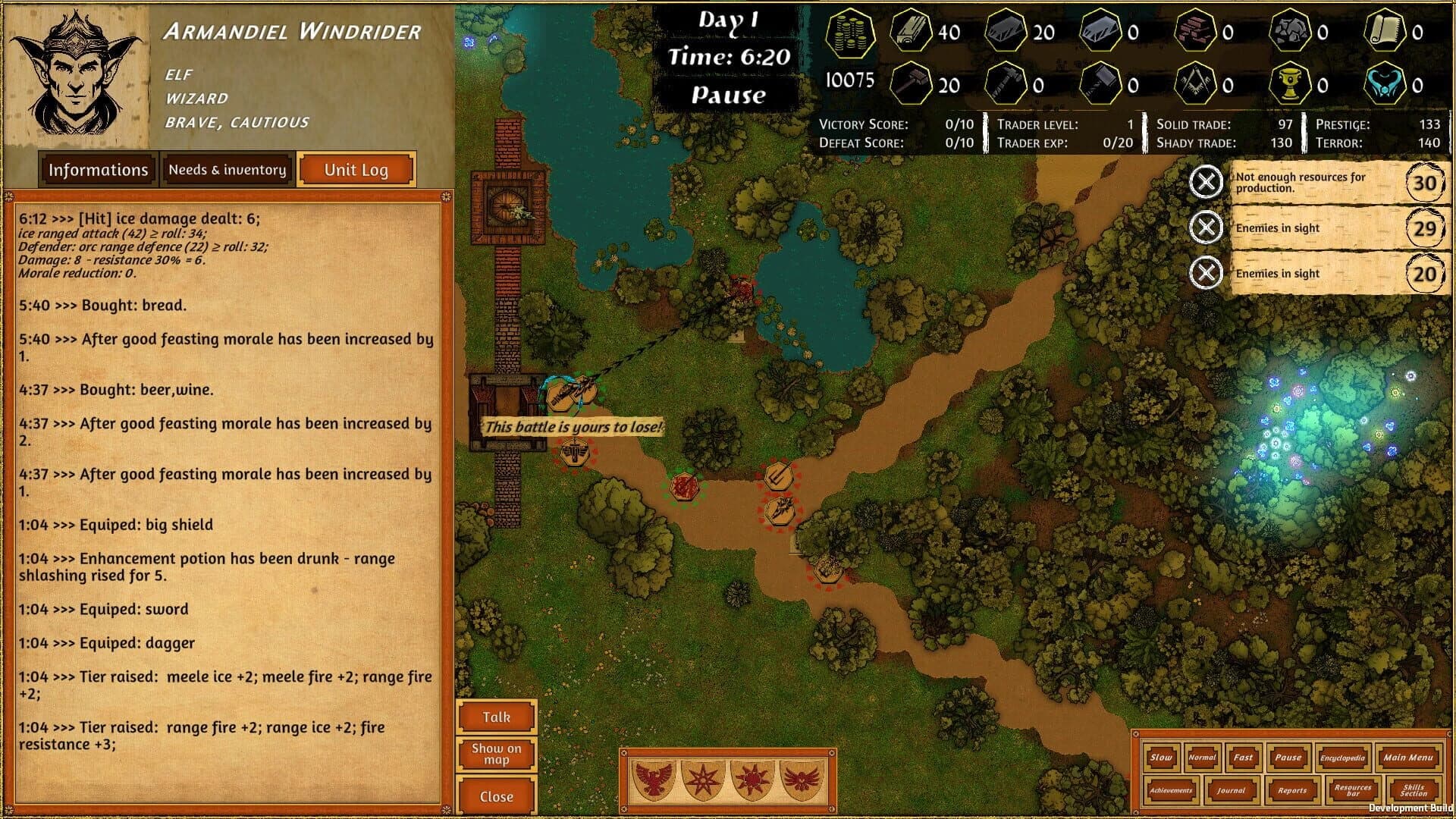Click the Talk button
This screenshot has height=819, width=1456.
click(x=497, y=716)
